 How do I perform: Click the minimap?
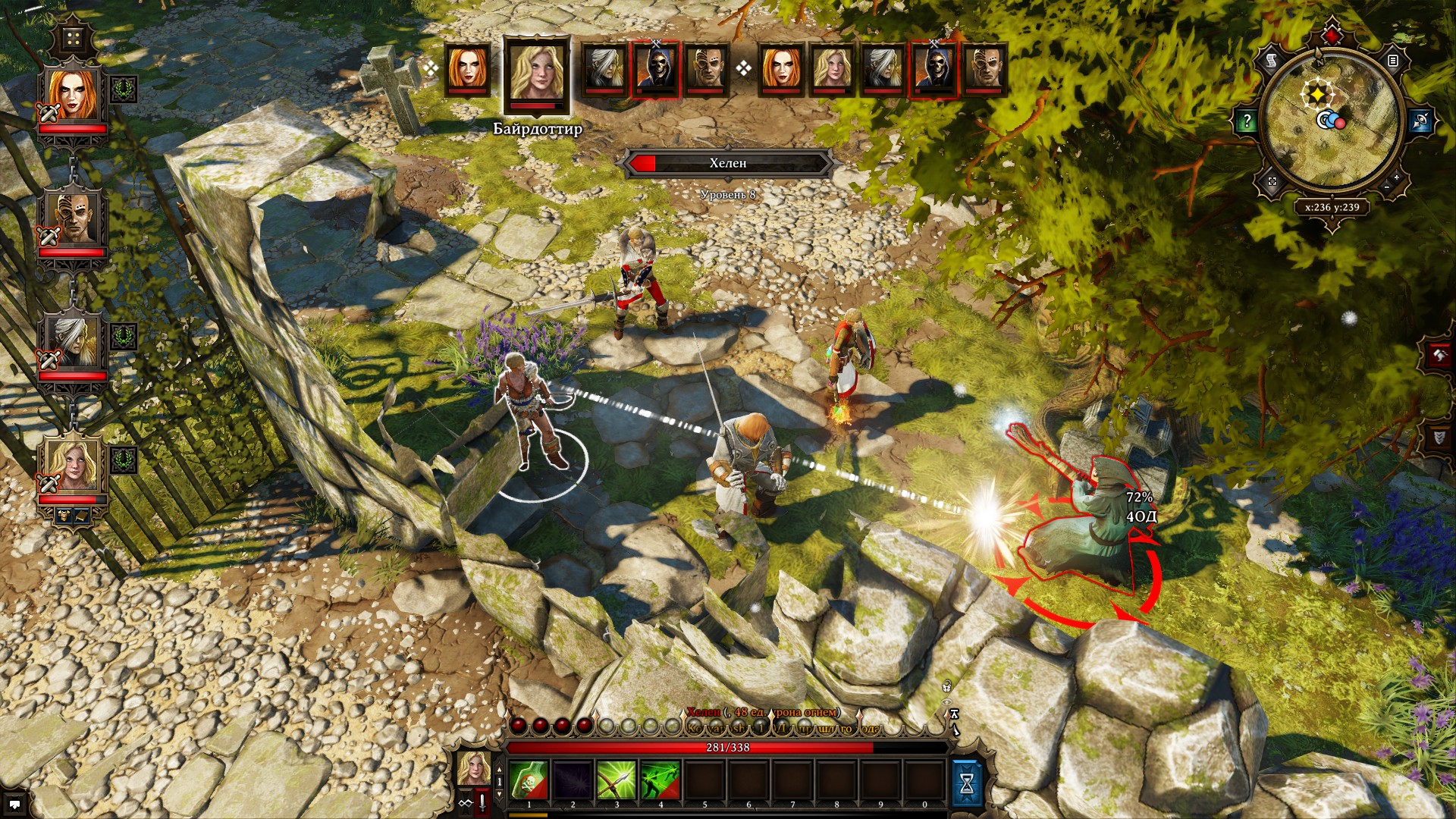[1331, 121]
